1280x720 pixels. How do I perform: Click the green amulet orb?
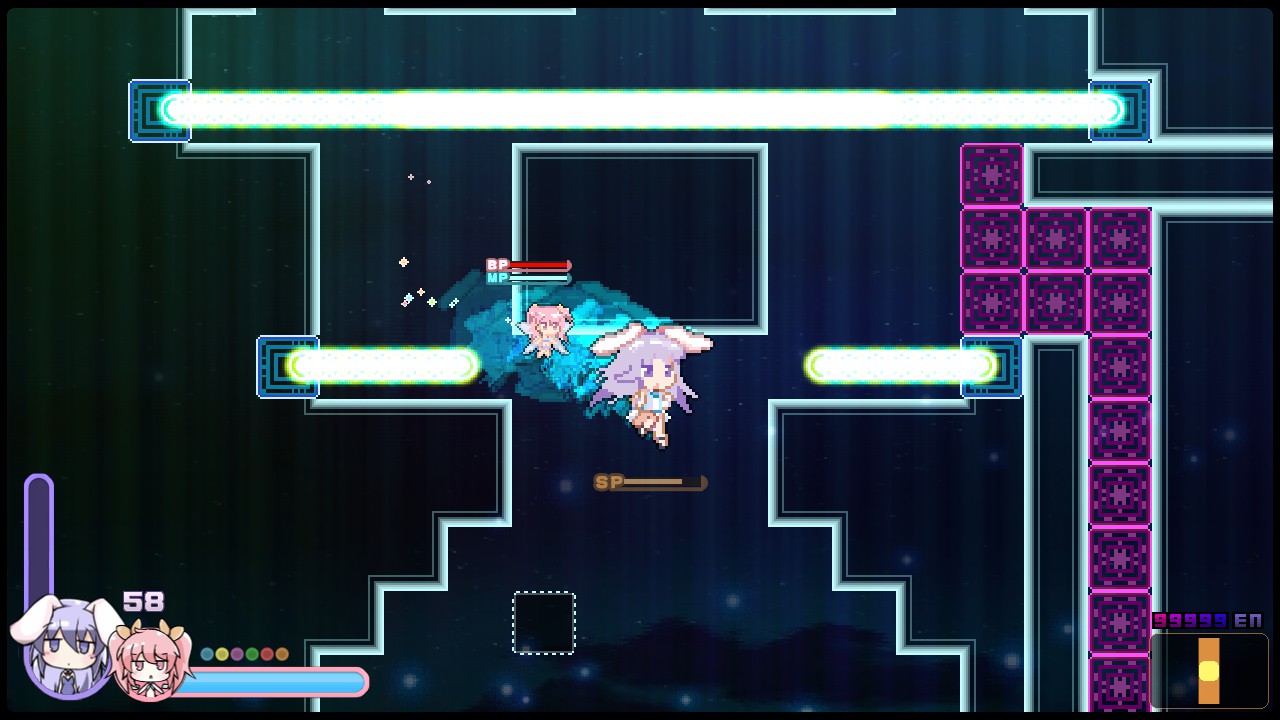click(251, 654)
